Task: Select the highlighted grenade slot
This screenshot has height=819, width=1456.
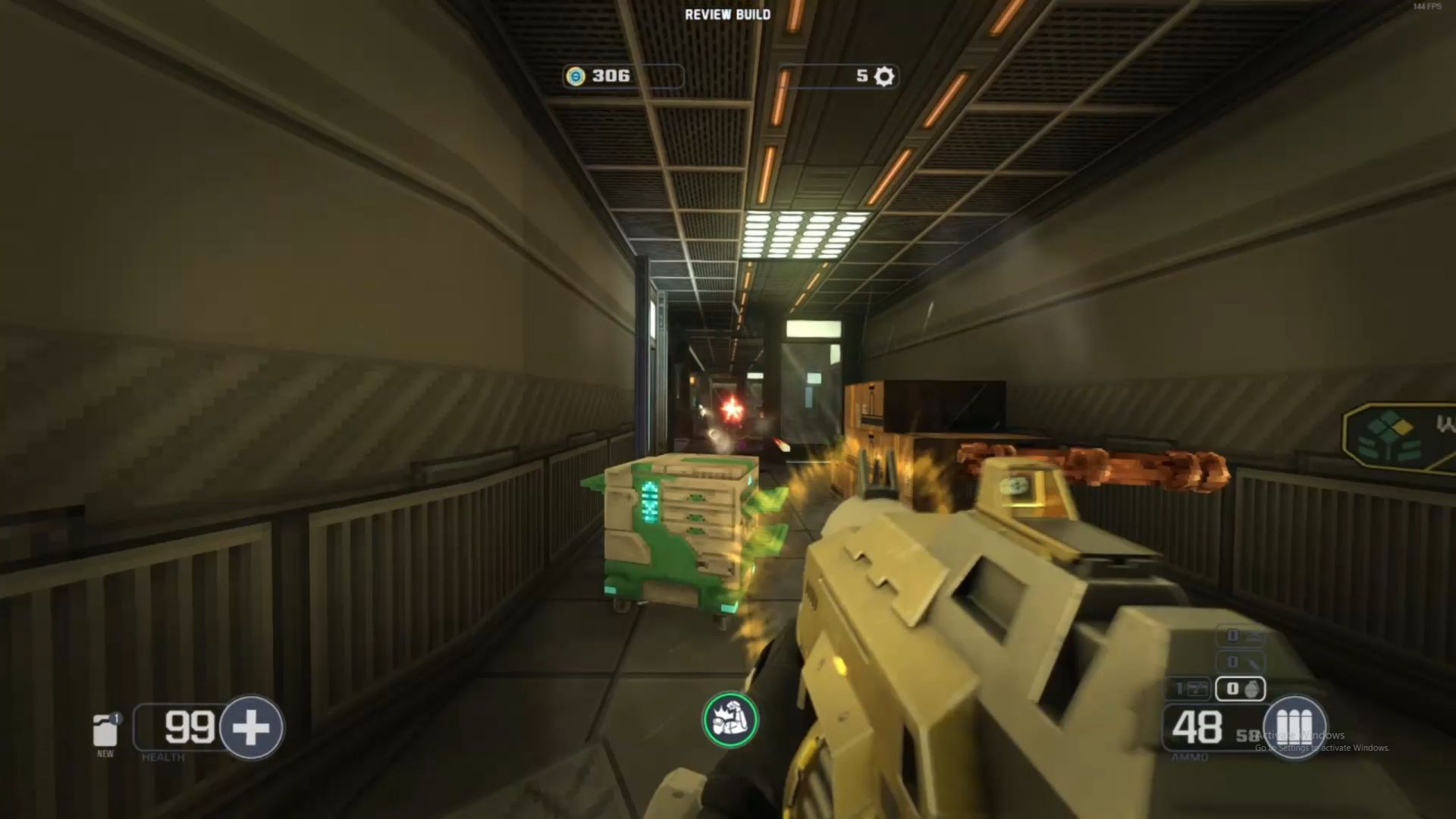Action: point(1240,689)
